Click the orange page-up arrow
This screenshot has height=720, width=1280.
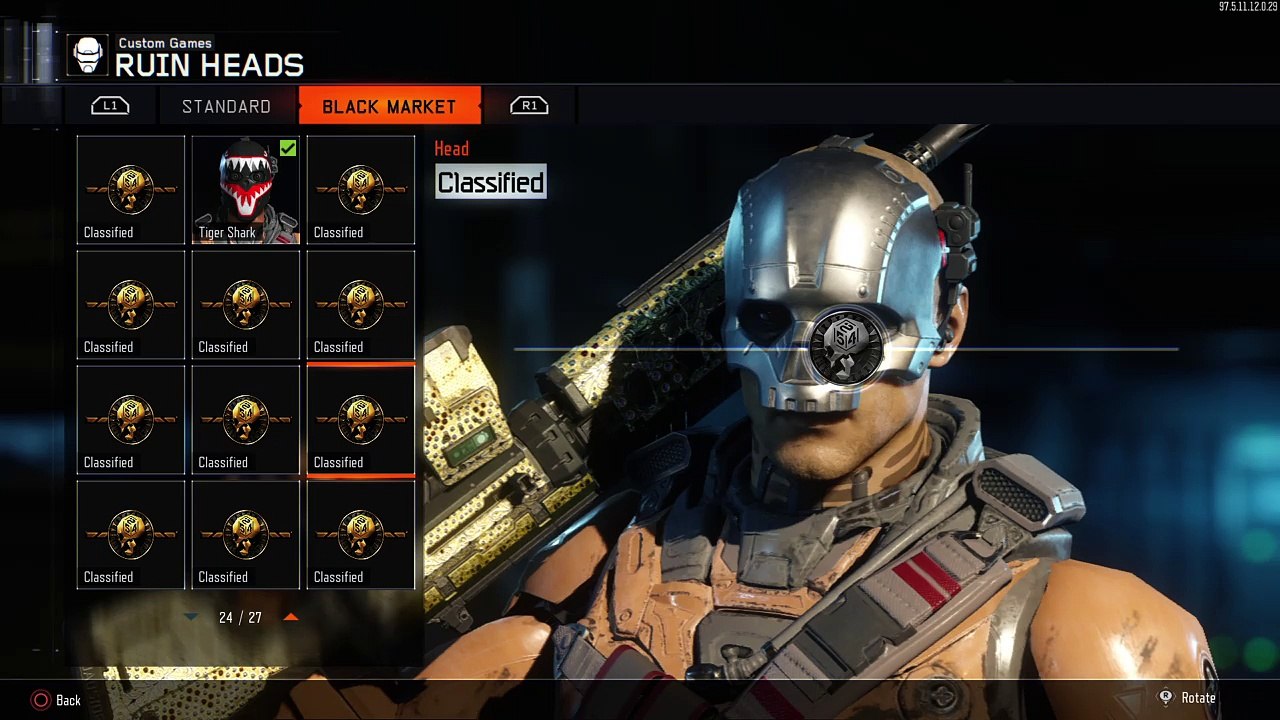pyautogui.click(x=291, y=617)
